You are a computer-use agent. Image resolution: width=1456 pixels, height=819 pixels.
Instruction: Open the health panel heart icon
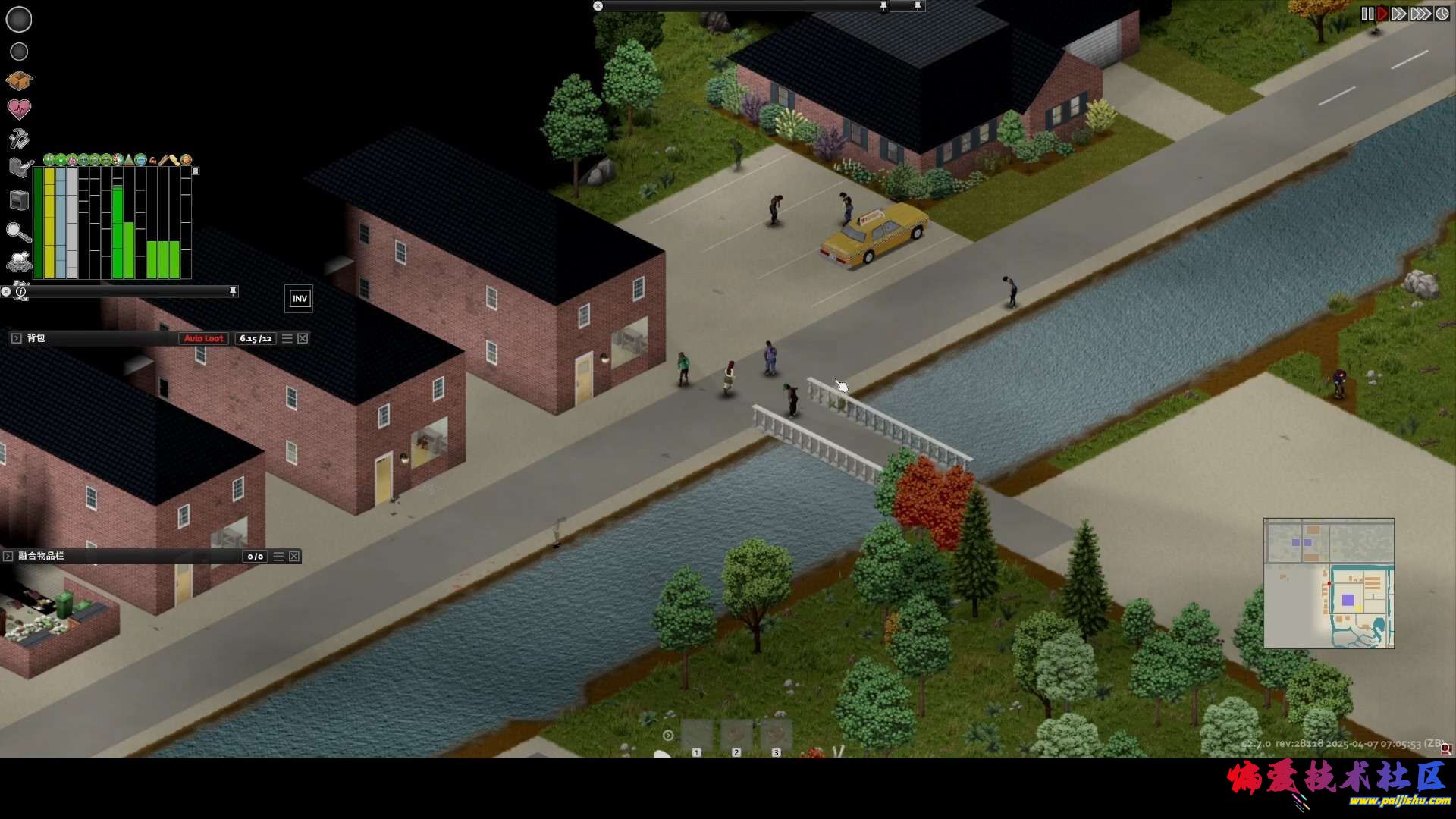[x=19, y=109]
